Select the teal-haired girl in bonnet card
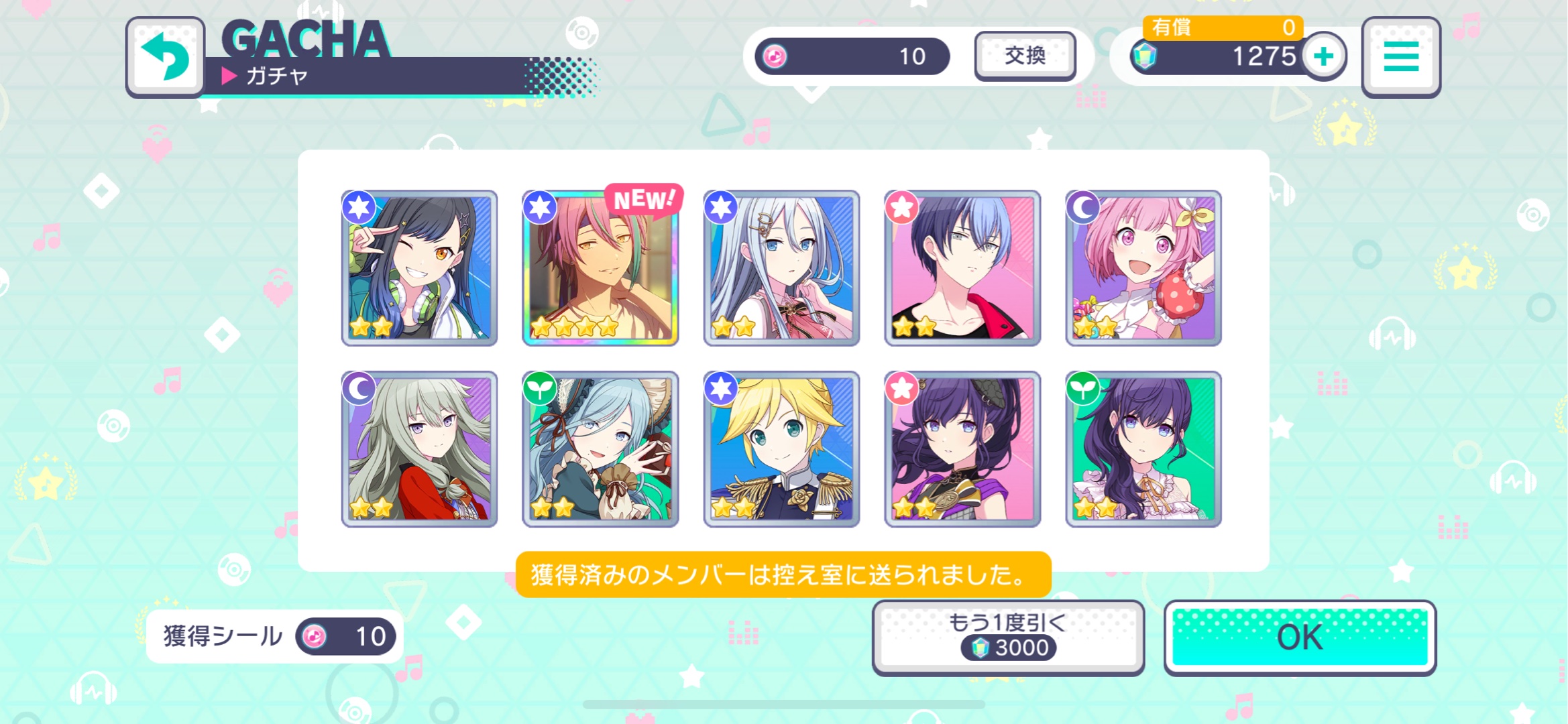1568x724 pixels. tap(600, 449)
